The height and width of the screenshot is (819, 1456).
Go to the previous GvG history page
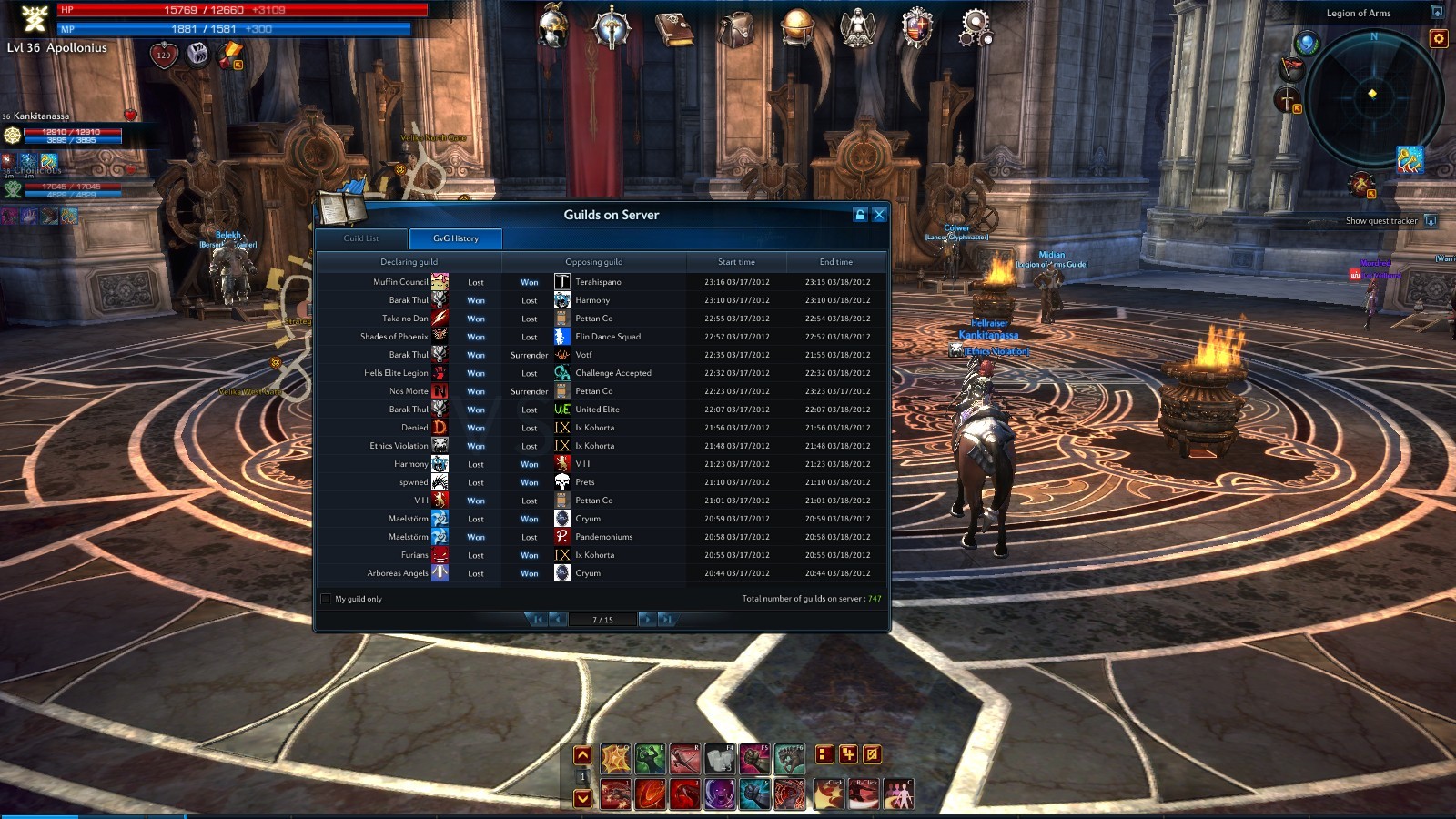(x=558, y=620)
